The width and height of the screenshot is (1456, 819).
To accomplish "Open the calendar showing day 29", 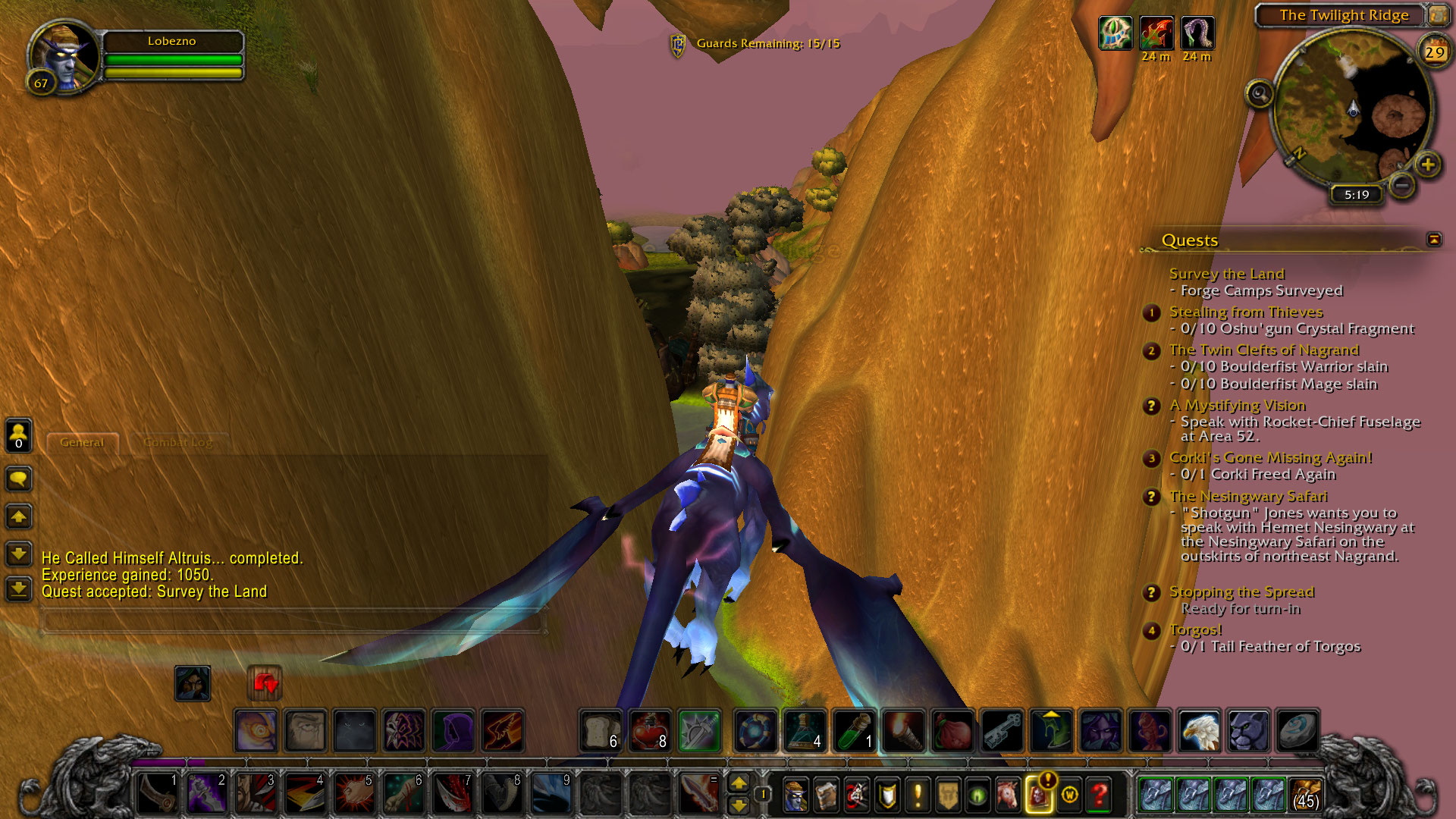I will 1434,52.
